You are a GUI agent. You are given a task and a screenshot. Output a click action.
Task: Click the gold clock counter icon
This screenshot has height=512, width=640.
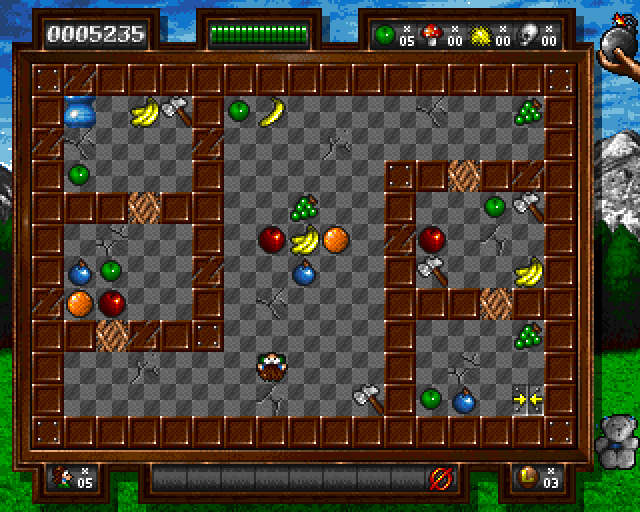525,478
